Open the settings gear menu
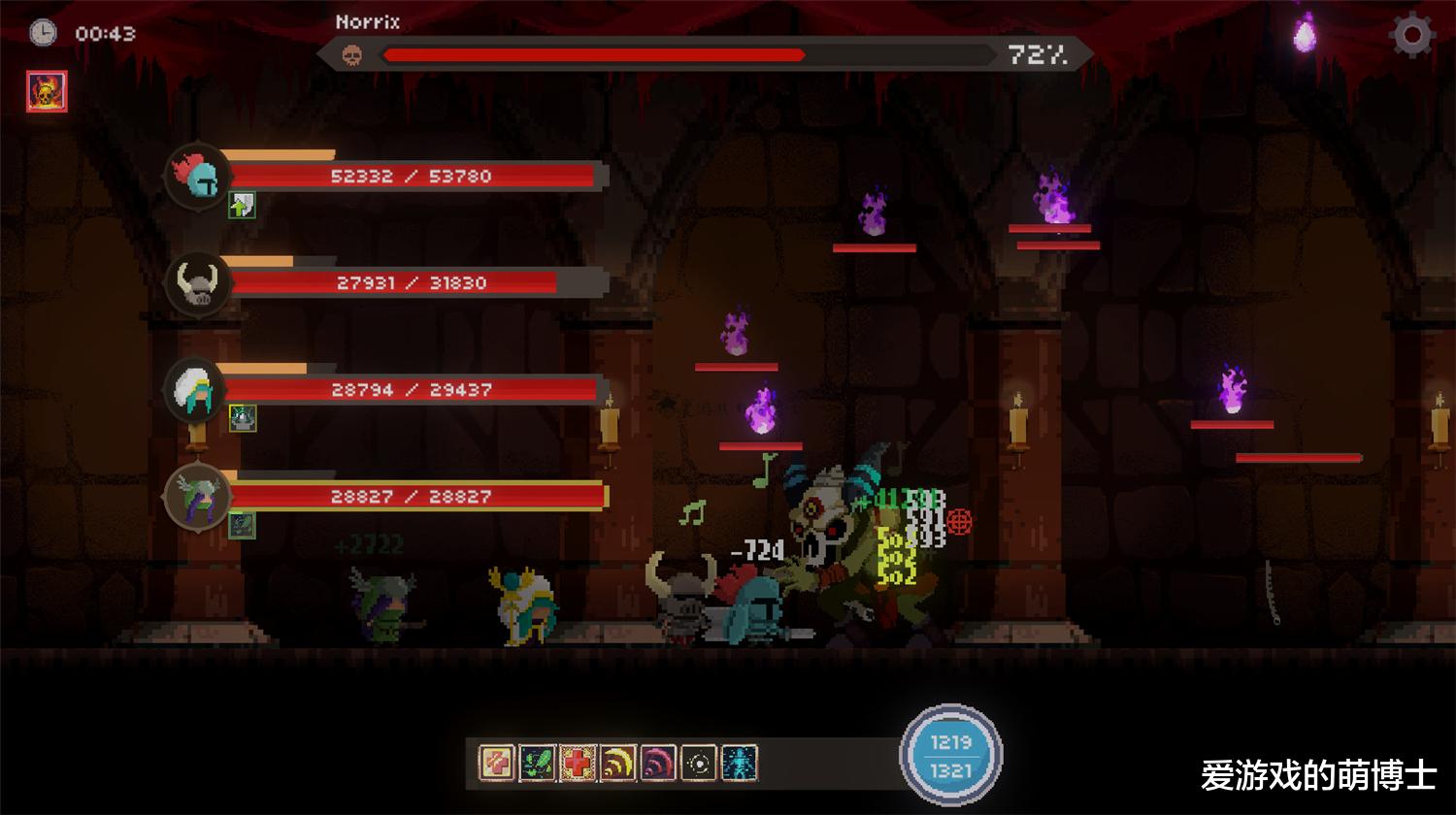Viewport: 1456px width, 815px height. 1412,36
